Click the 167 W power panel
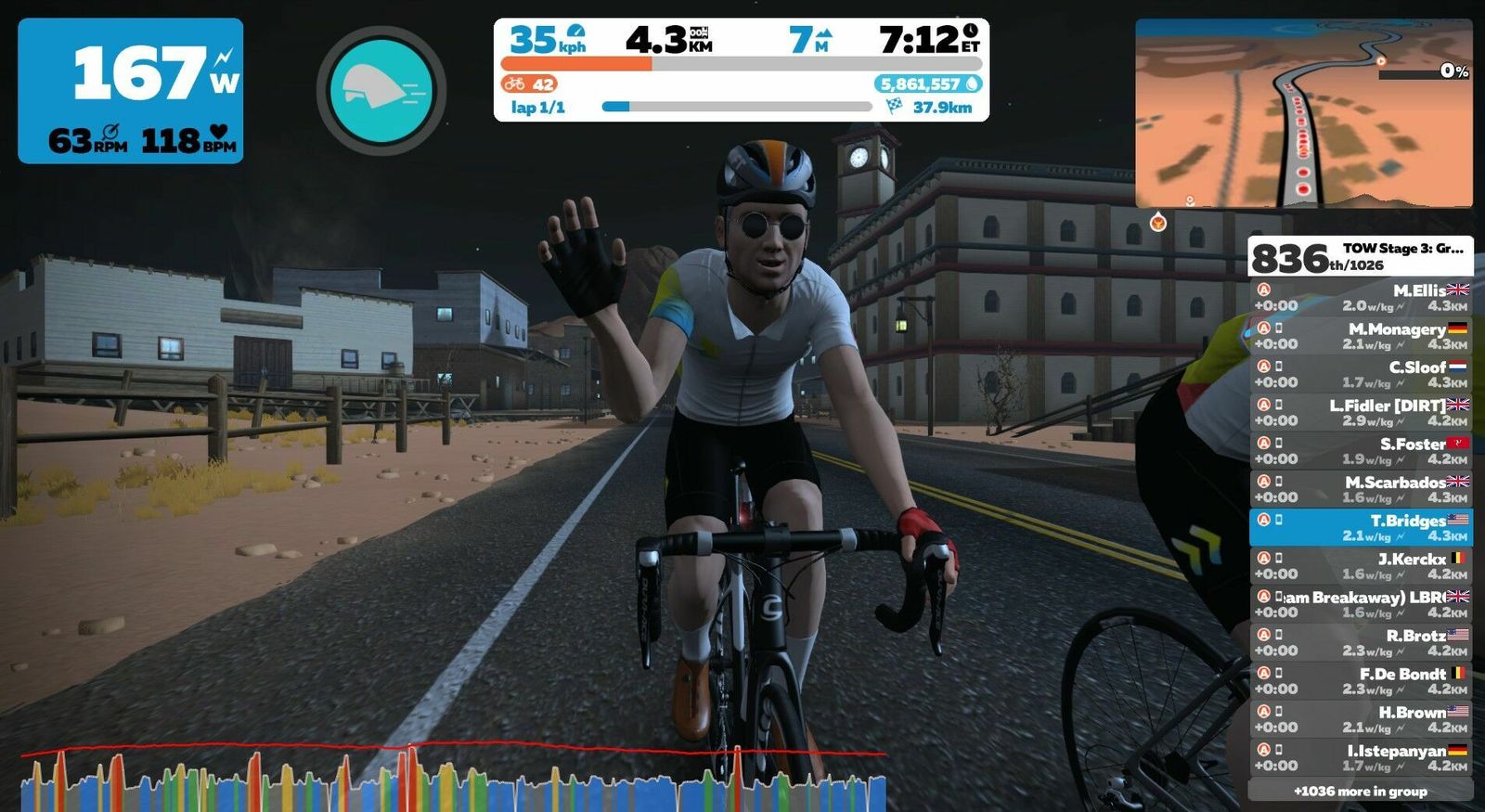Viewport: 1485px width, 812px height. coord(131,91)
